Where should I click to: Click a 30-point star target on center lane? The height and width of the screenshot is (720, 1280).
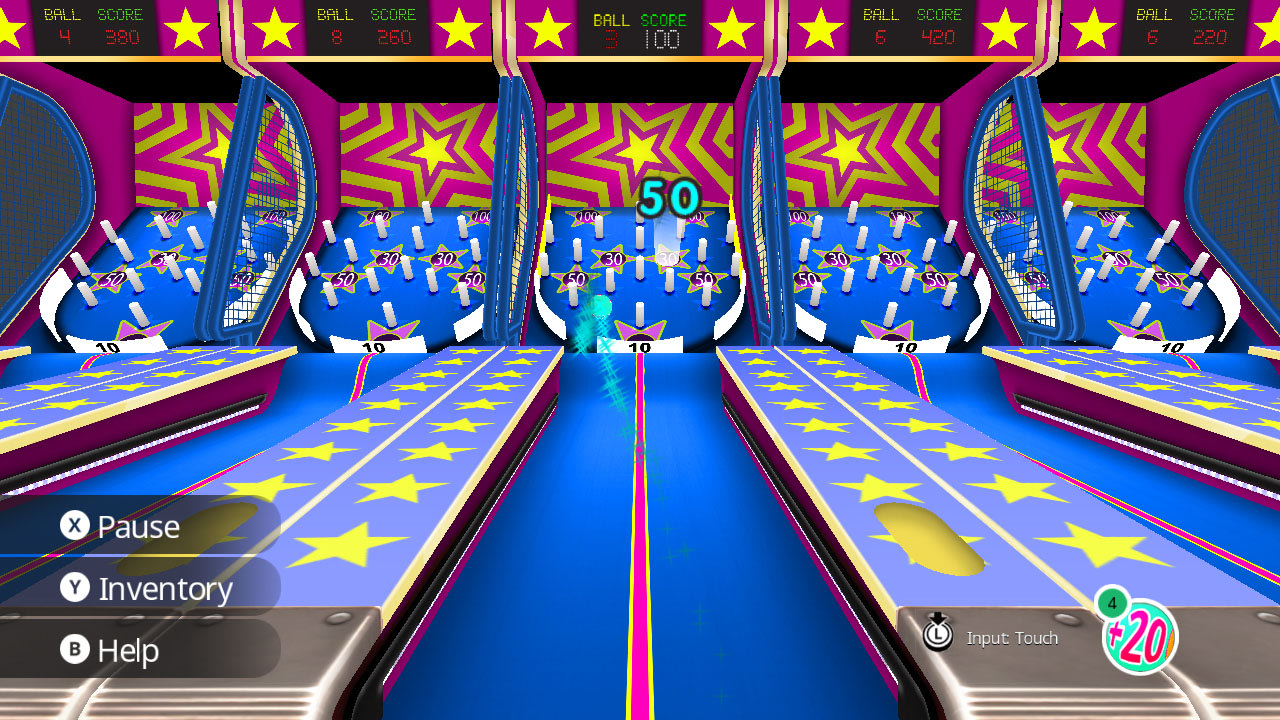coord(614,257)
